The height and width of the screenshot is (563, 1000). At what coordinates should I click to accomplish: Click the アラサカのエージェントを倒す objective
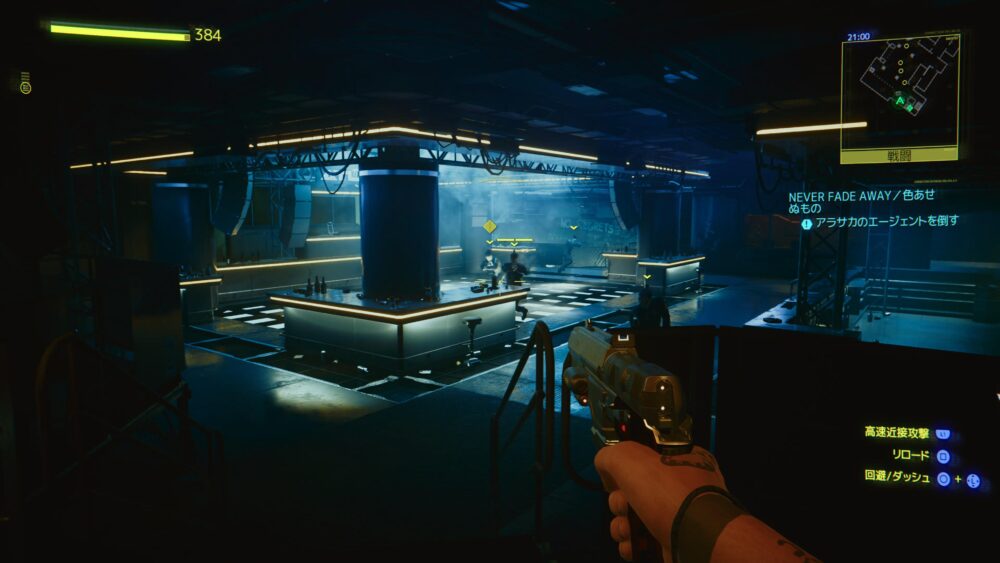click(x=886, y=222)
